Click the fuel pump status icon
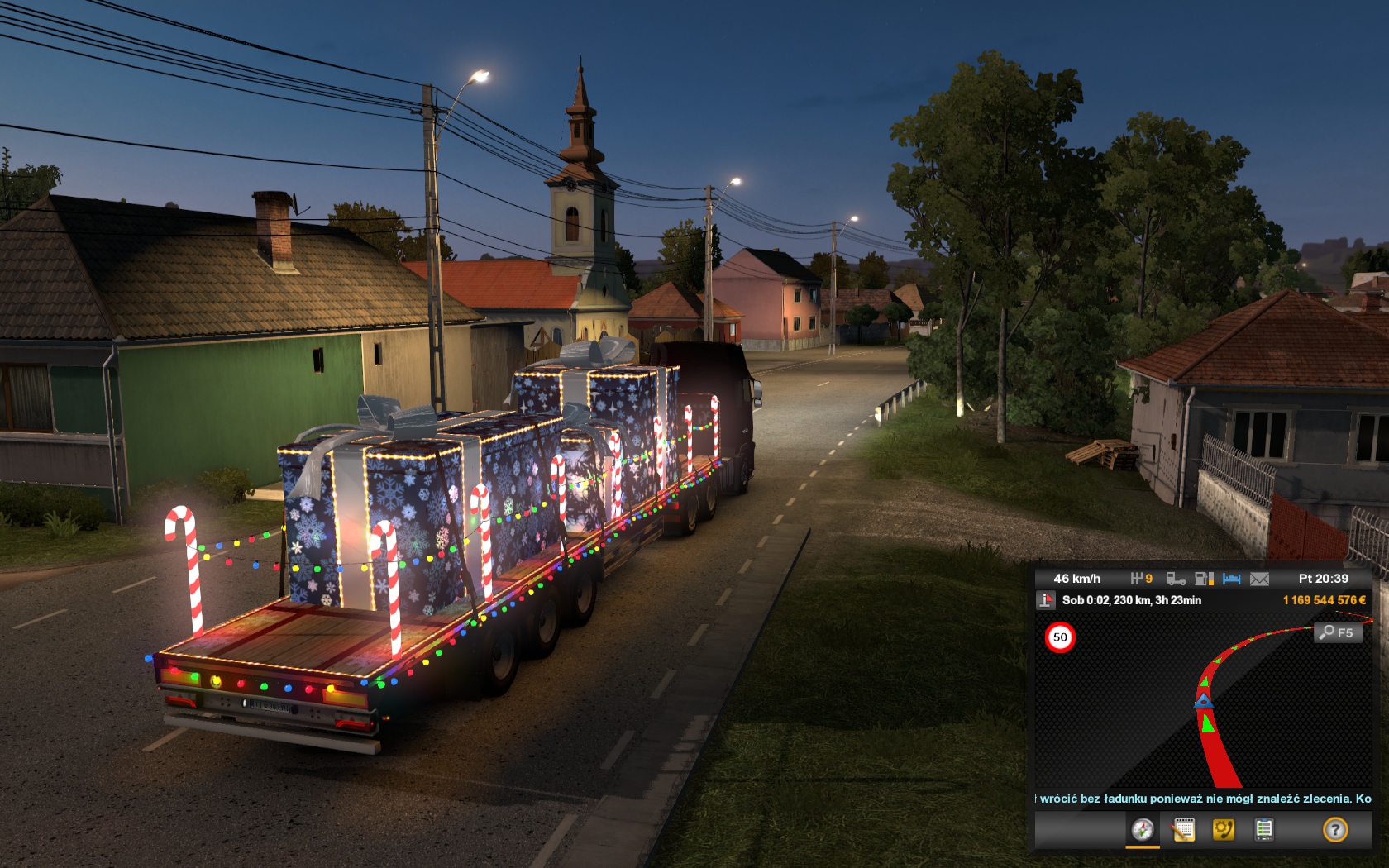The width and height of the screenshot is (1389, 868). (x=1205, y=579)
